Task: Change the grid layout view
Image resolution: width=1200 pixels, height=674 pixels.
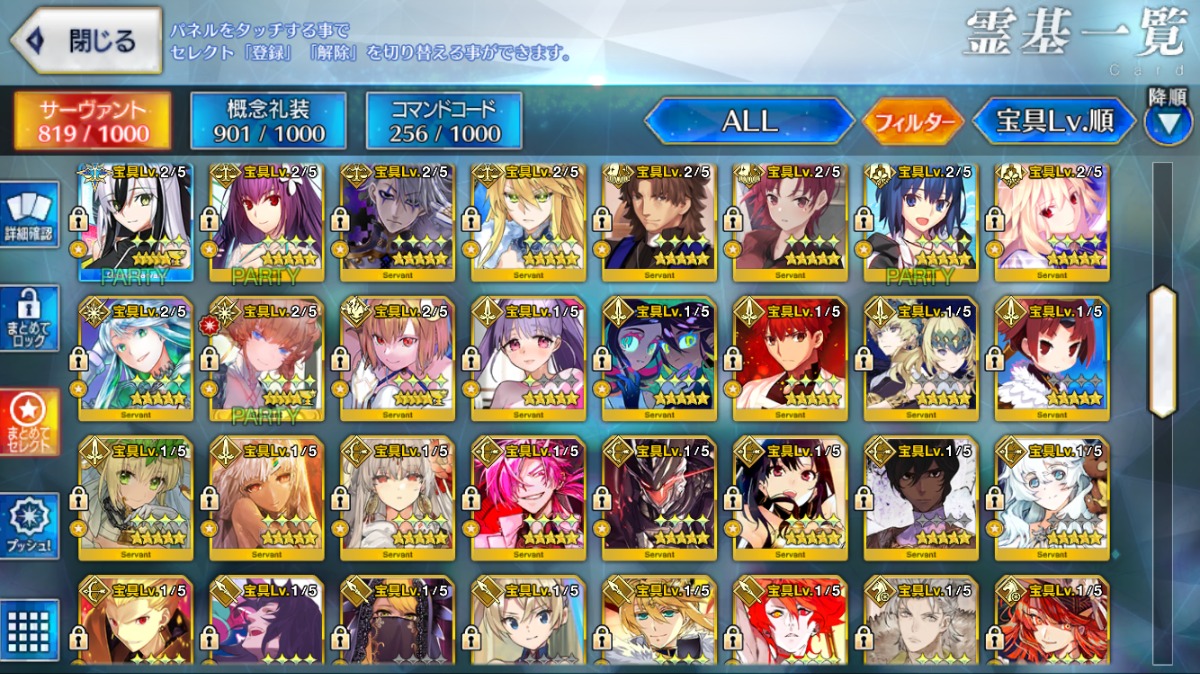Action: (32, 628)
